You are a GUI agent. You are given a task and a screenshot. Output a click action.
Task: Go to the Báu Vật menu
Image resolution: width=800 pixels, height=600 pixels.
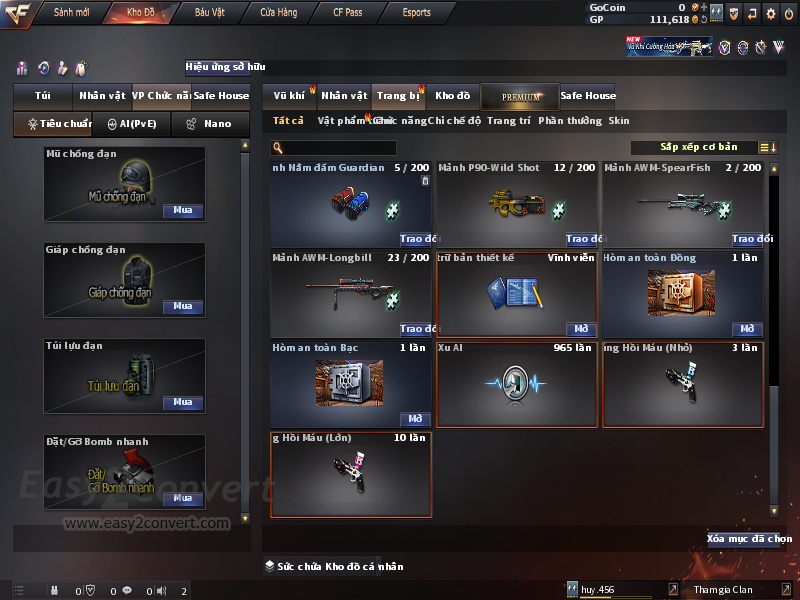[210, 12]
